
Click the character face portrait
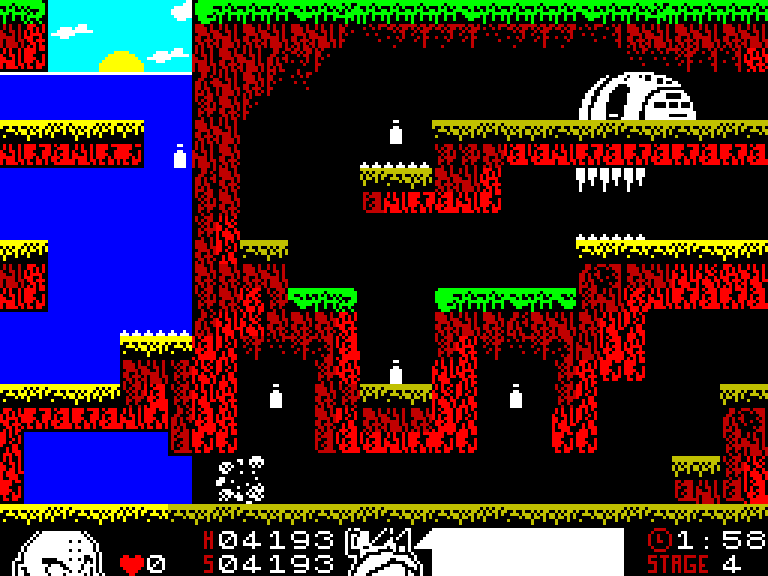pyautogui.click(x=61, y=553)
